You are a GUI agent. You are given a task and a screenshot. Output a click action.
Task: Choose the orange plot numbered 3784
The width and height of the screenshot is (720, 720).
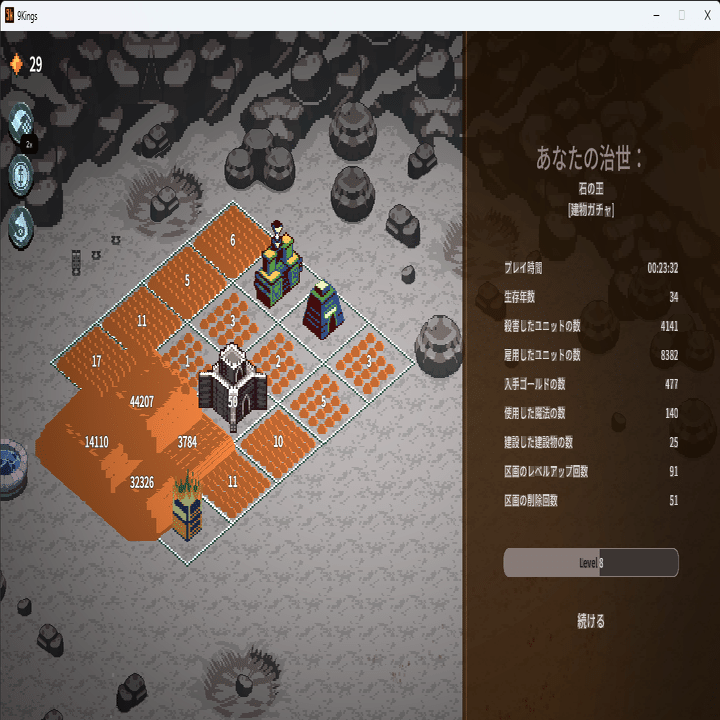(187, 441)
